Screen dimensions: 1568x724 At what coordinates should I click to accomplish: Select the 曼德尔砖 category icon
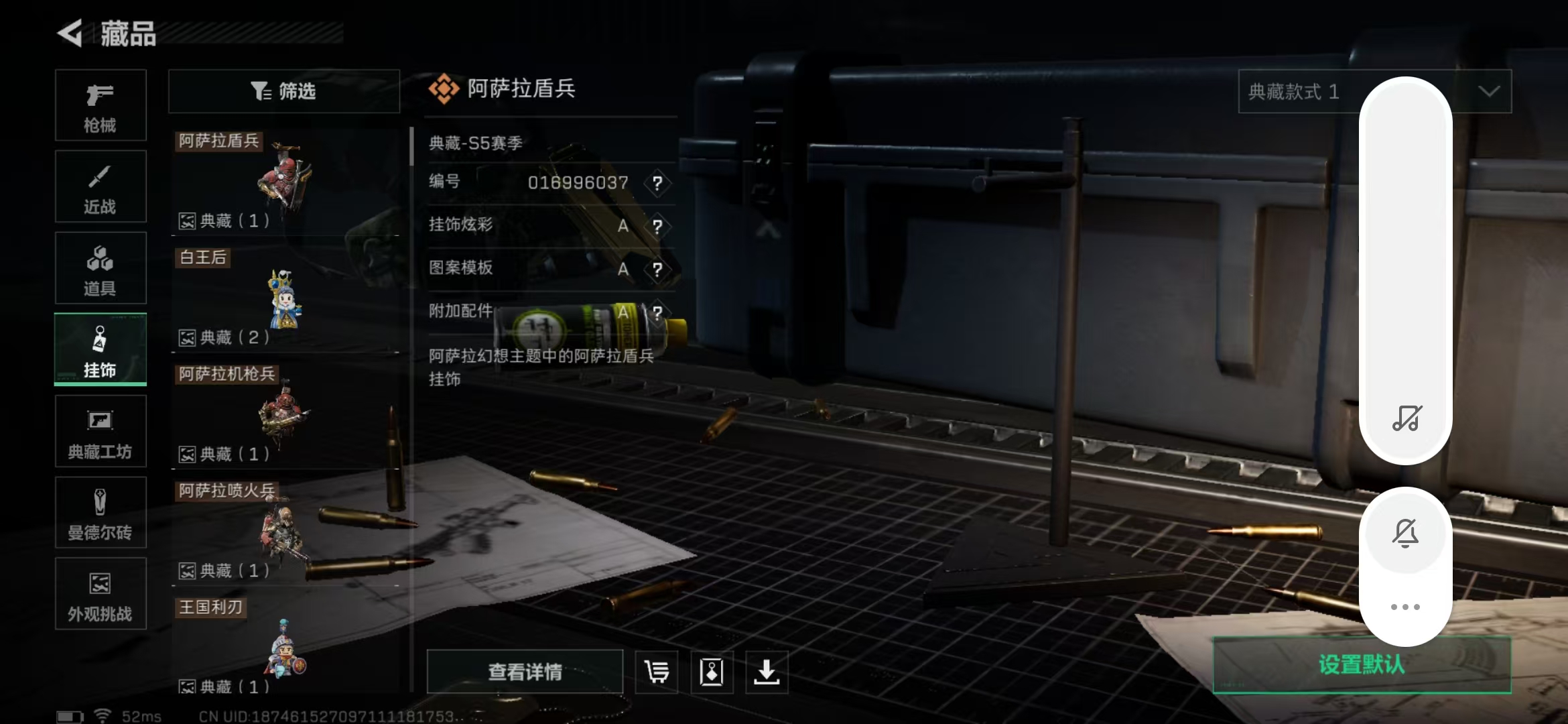[101, 513]
